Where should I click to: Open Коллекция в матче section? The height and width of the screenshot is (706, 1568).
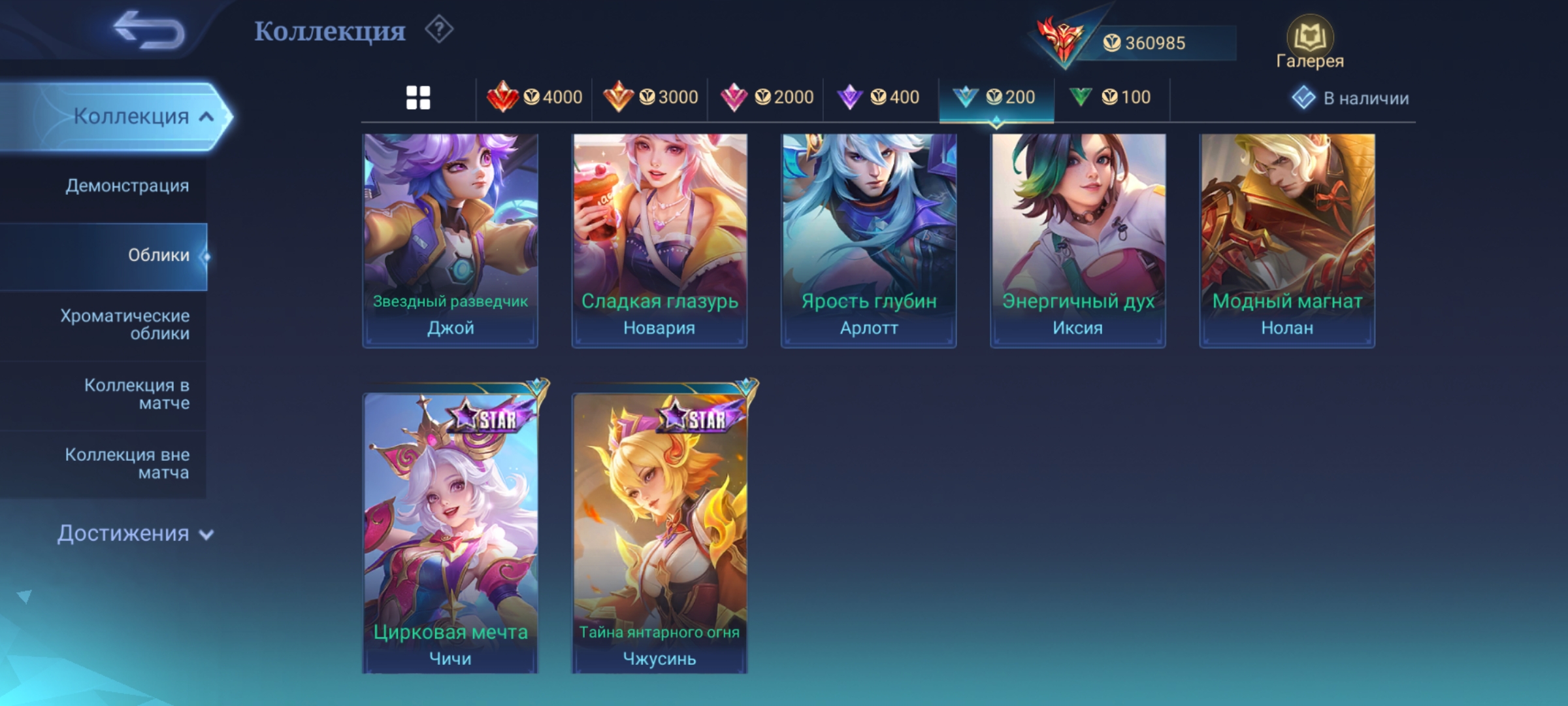pyautogui.click(x=136, y=394)
